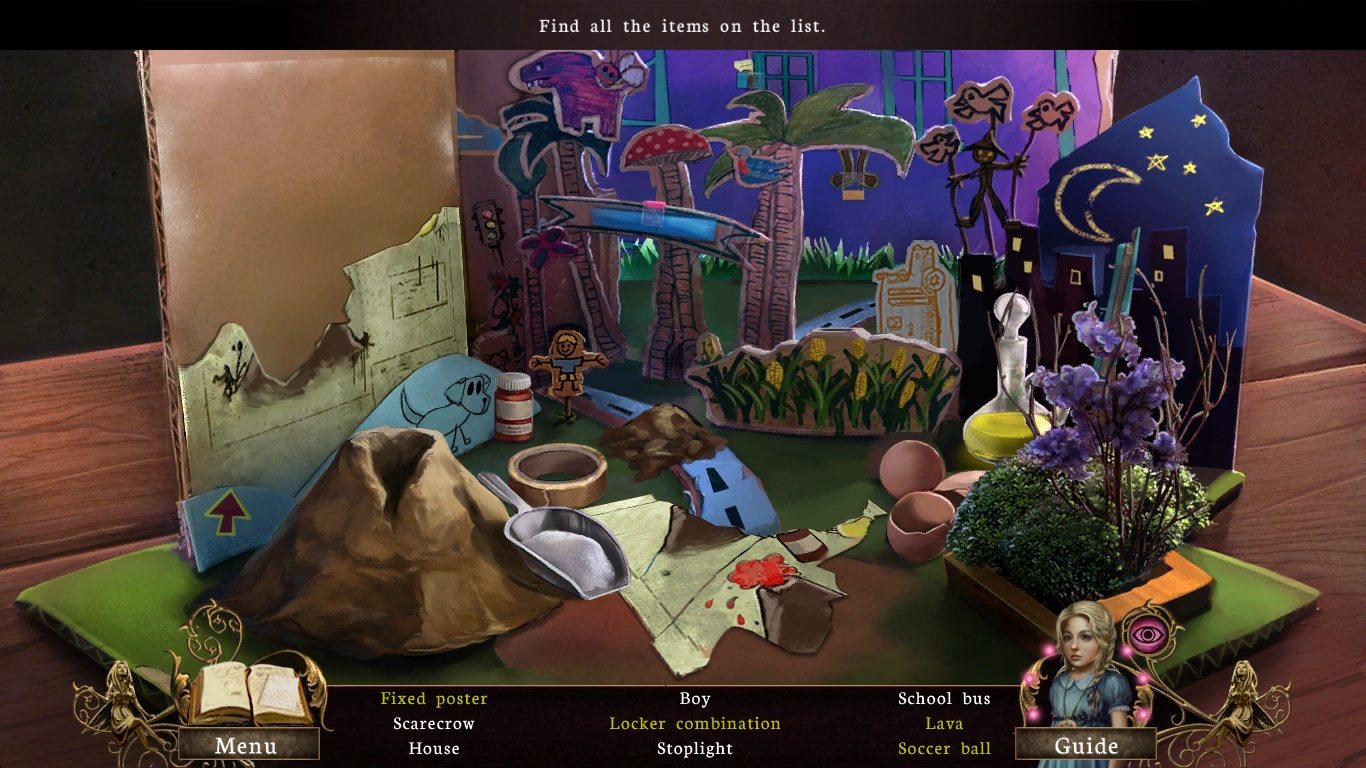Click the completed 'Fixed poster' list entry
Image resolution: width=1366 pixels, height=768 pixels.
pos(433,698)
